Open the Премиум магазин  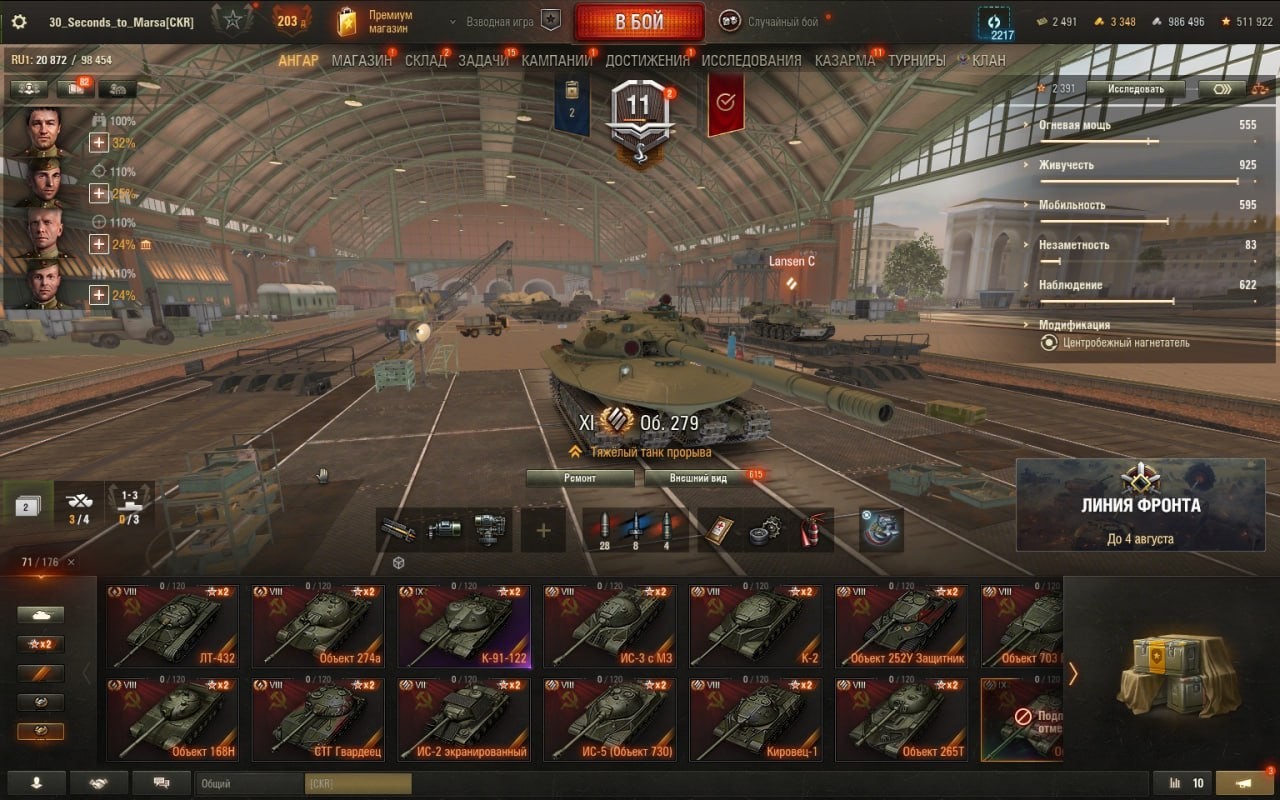[375, 22]
